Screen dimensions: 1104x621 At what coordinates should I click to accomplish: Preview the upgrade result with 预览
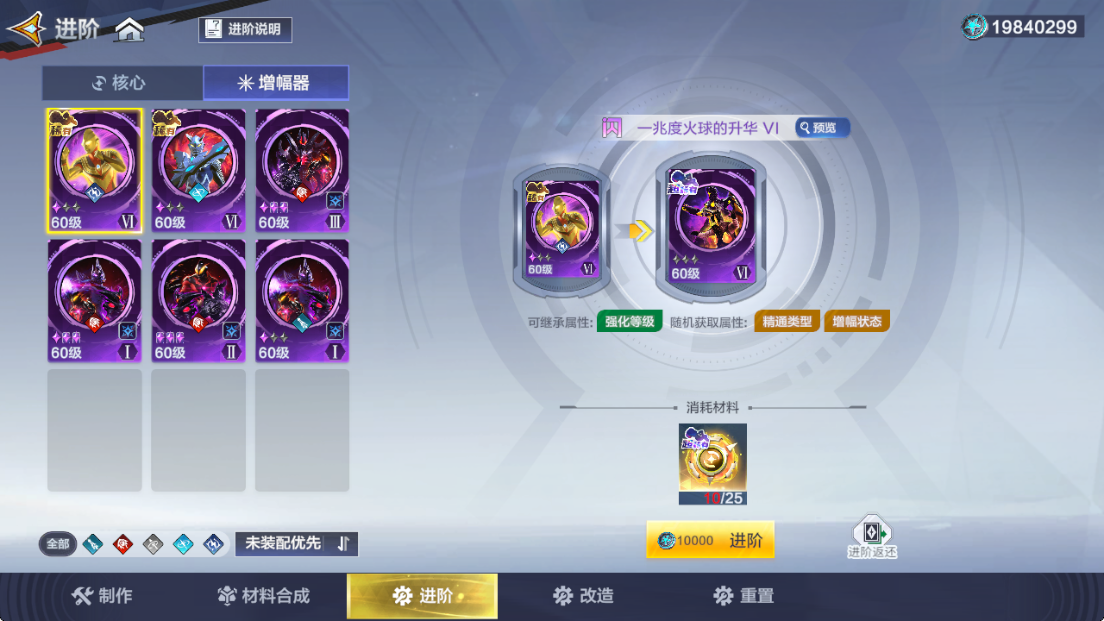tap(822, 128)
